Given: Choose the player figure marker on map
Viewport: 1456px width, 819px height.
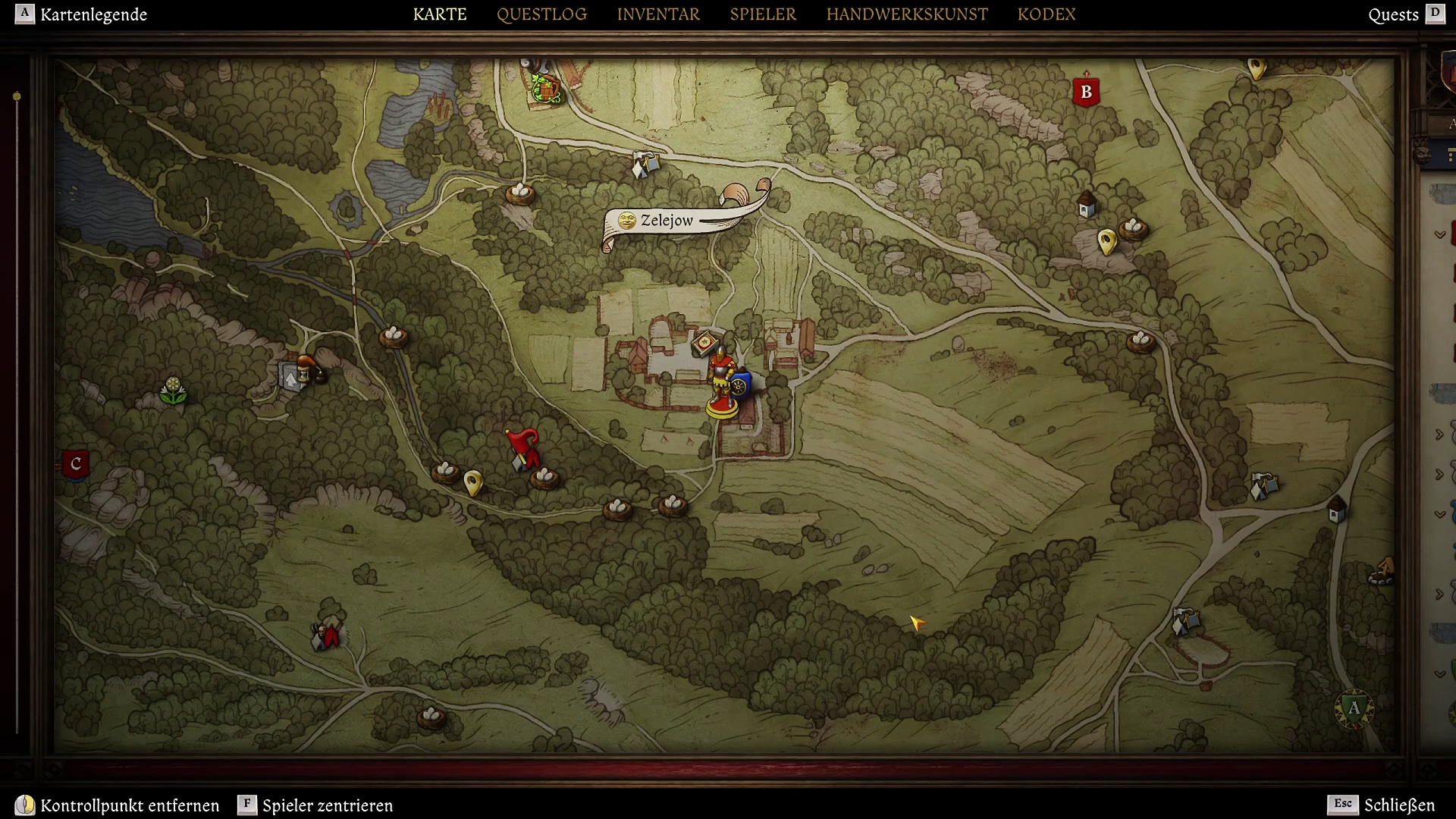Looking at the screenshot, I should pos(721,383).
